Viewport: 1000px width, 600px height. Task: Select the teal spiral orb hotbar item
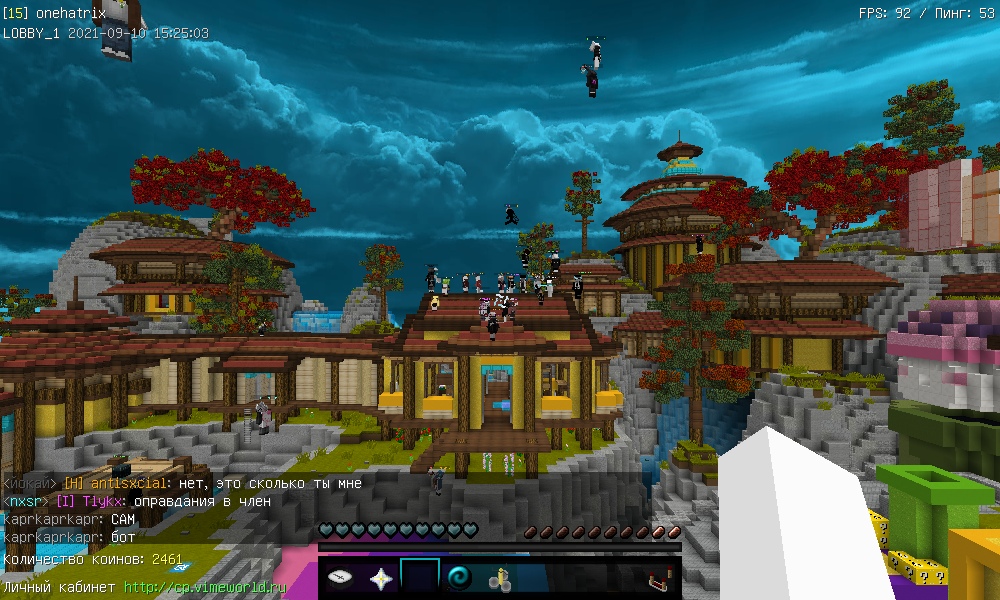point(461,578)
